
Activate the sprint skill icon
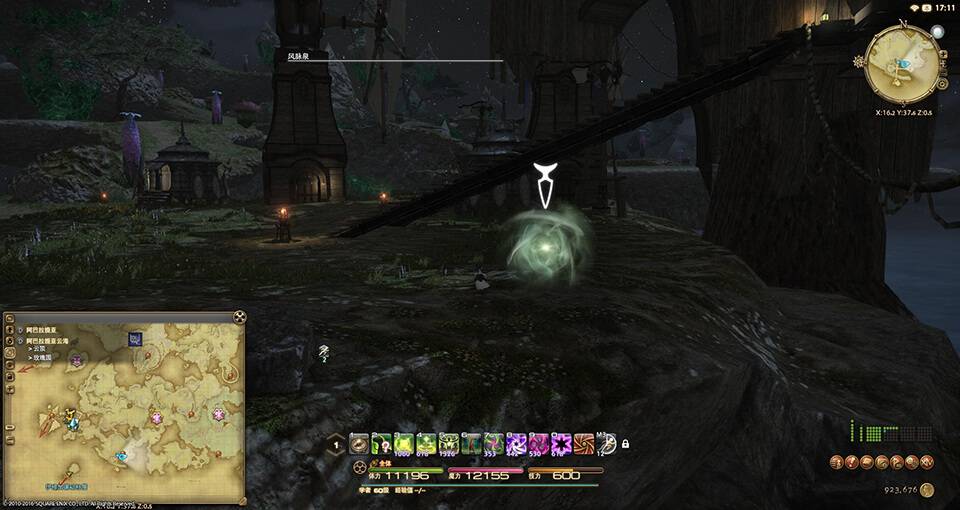607,444
